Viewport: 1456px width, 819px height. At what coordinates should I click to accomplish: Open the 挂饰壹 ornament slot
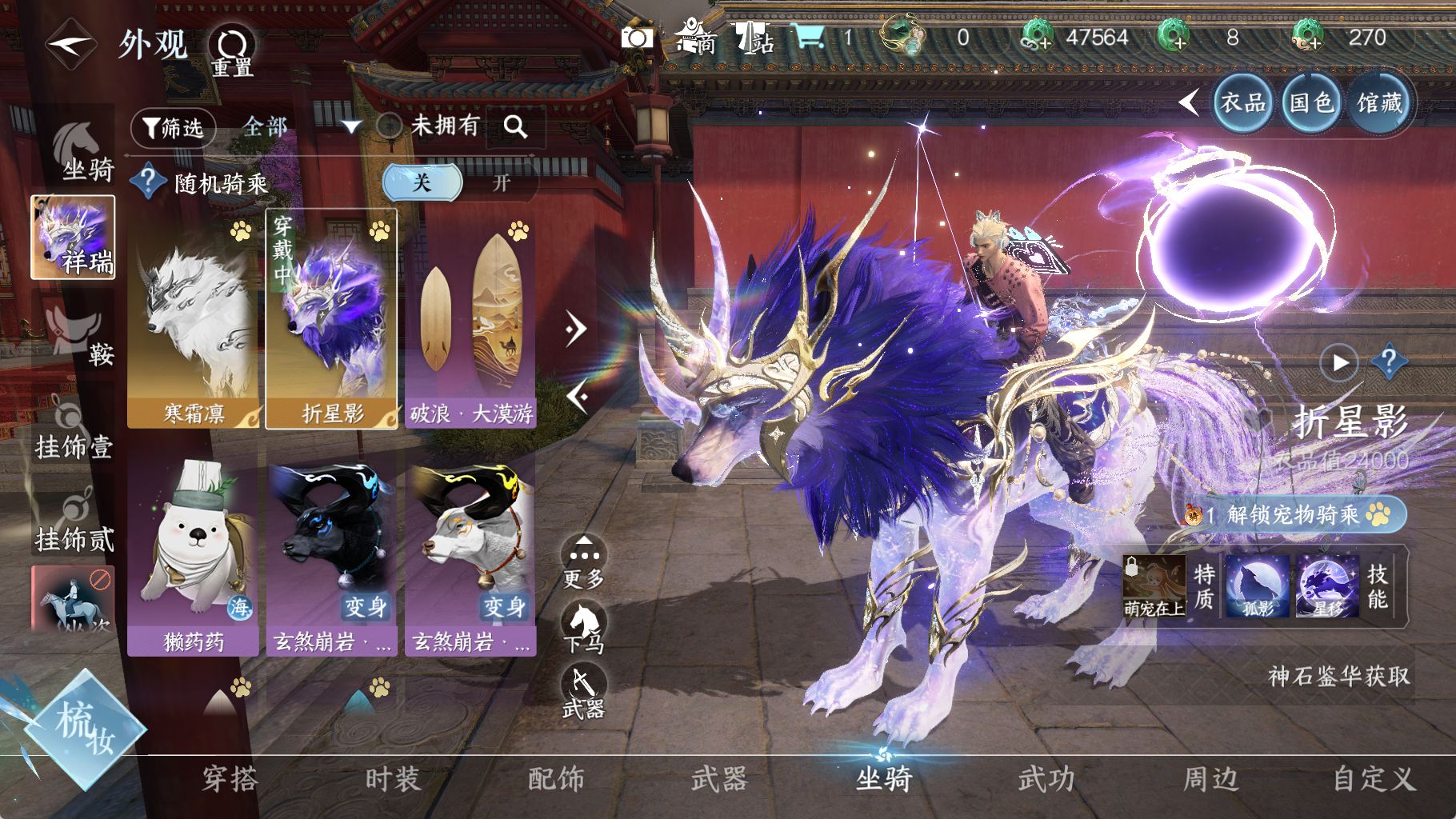pos(74,432)
